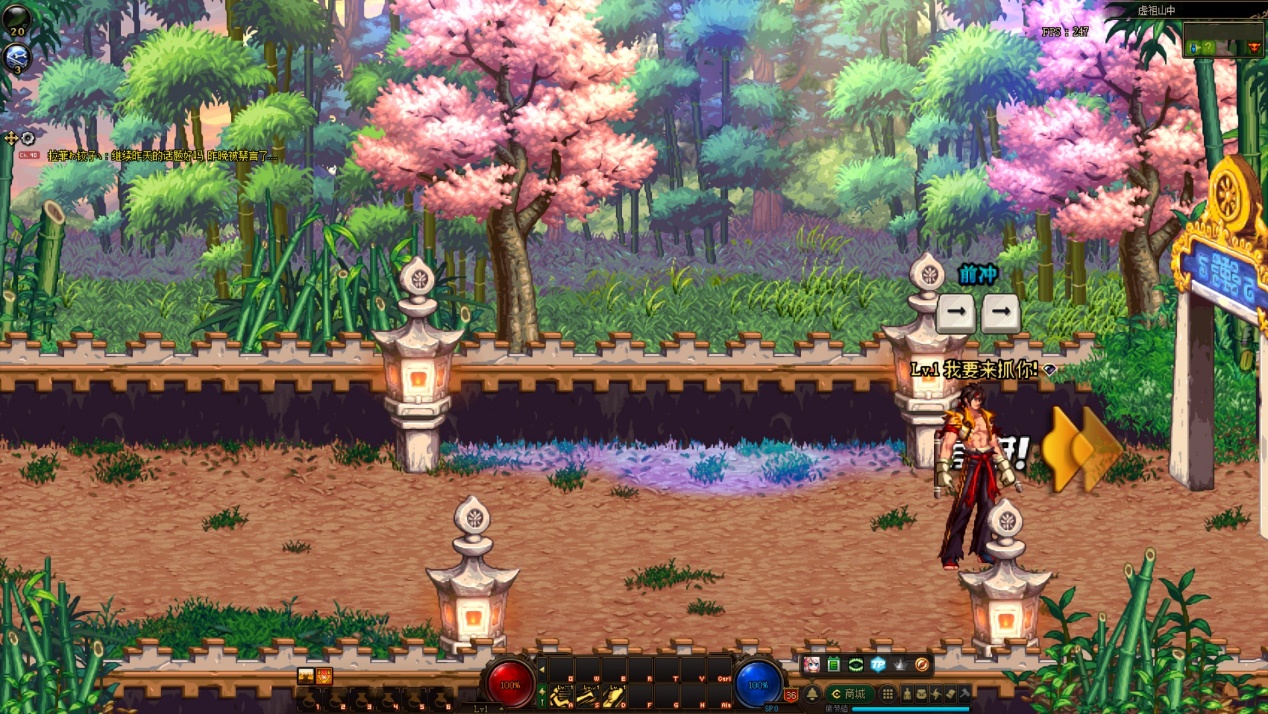Image resolution: width=1268 pixels, height=714 pixels.
Task: Click the chat window move arrows icon
Action: tap(11, 139)
